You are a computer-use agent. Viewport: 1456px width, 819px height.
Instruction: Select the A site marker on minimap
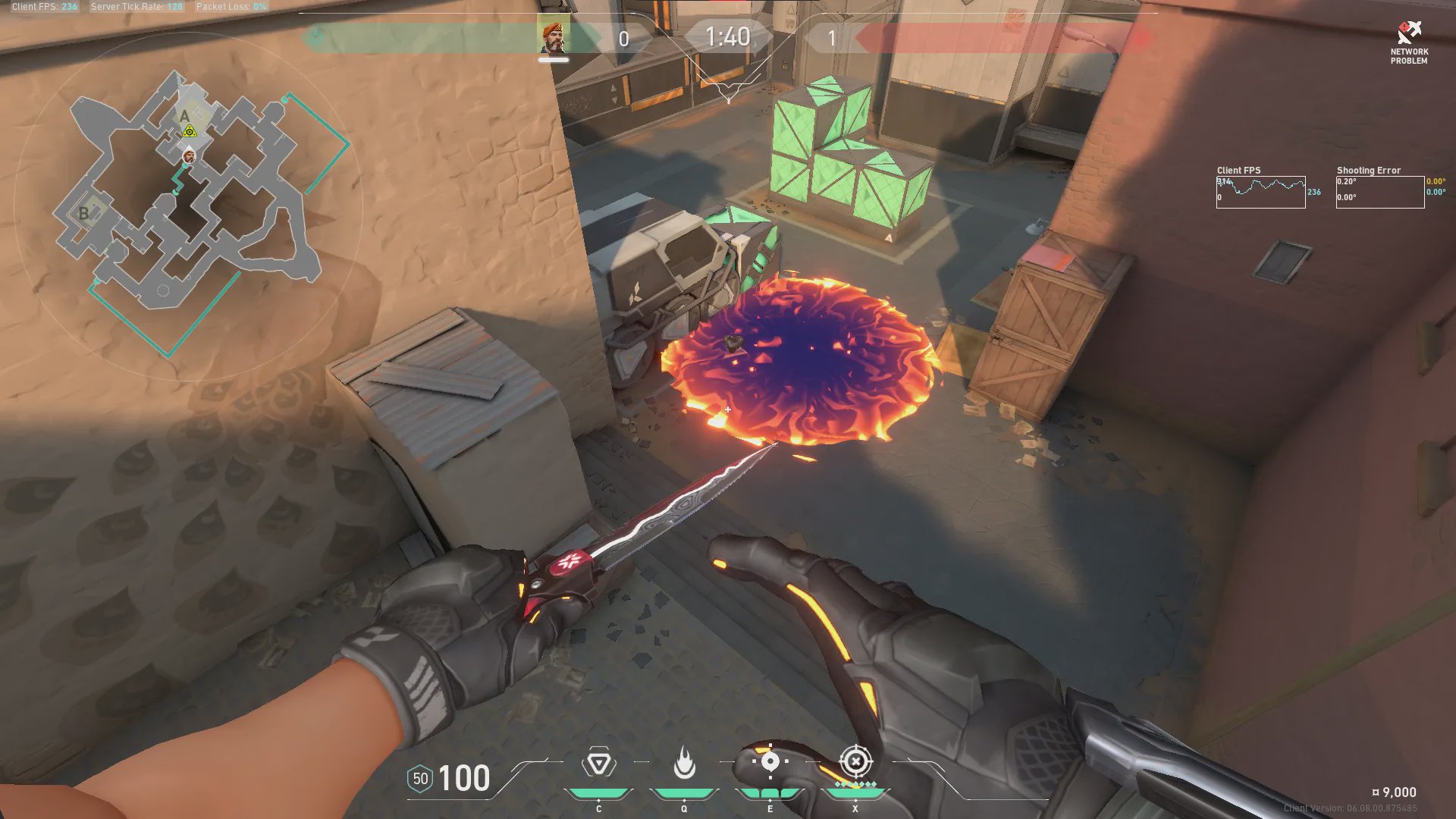tap(184, 116)
